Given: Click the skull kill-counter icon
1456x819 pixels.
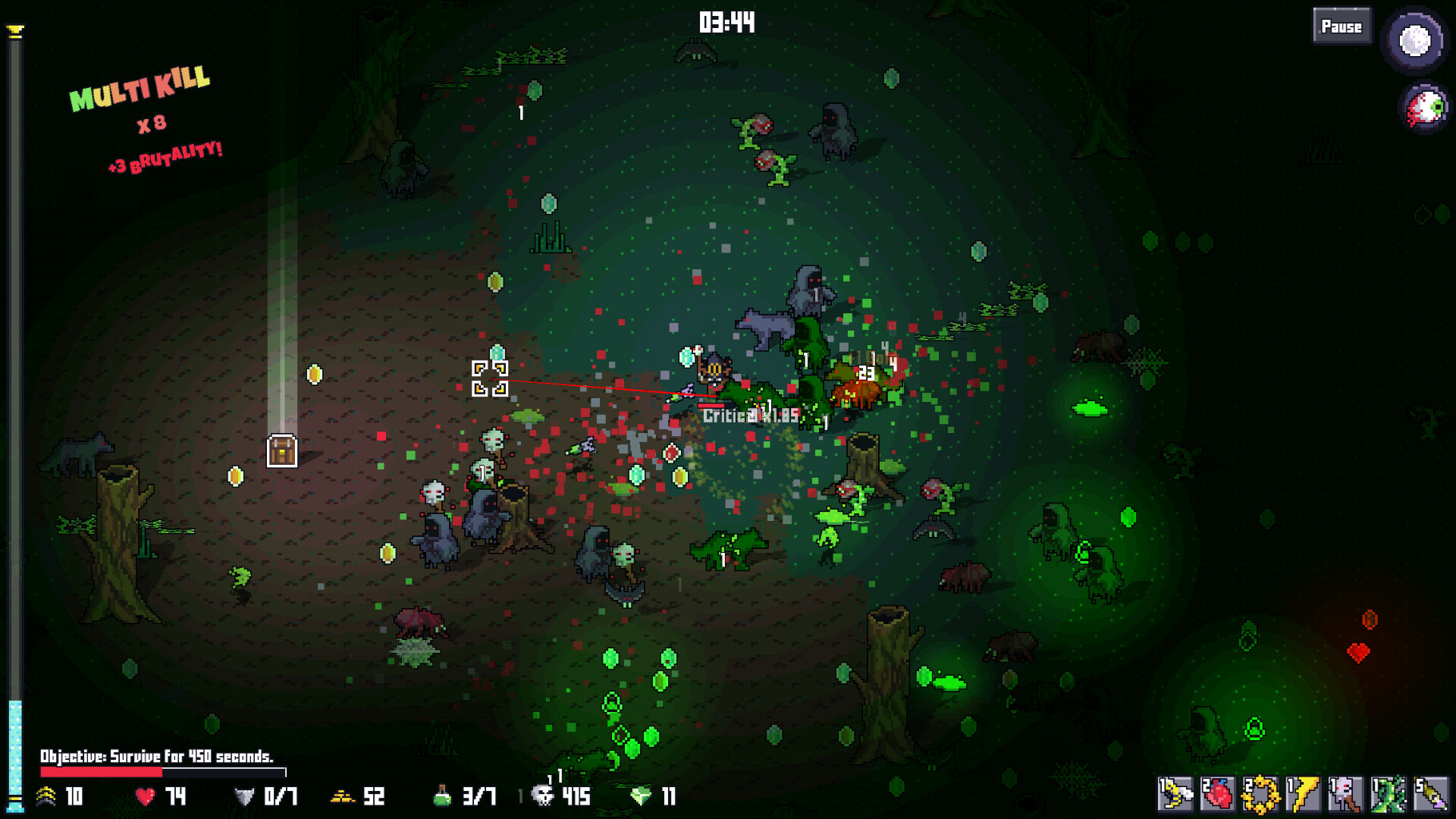Looking at the screenshot, I should (544, 797).
